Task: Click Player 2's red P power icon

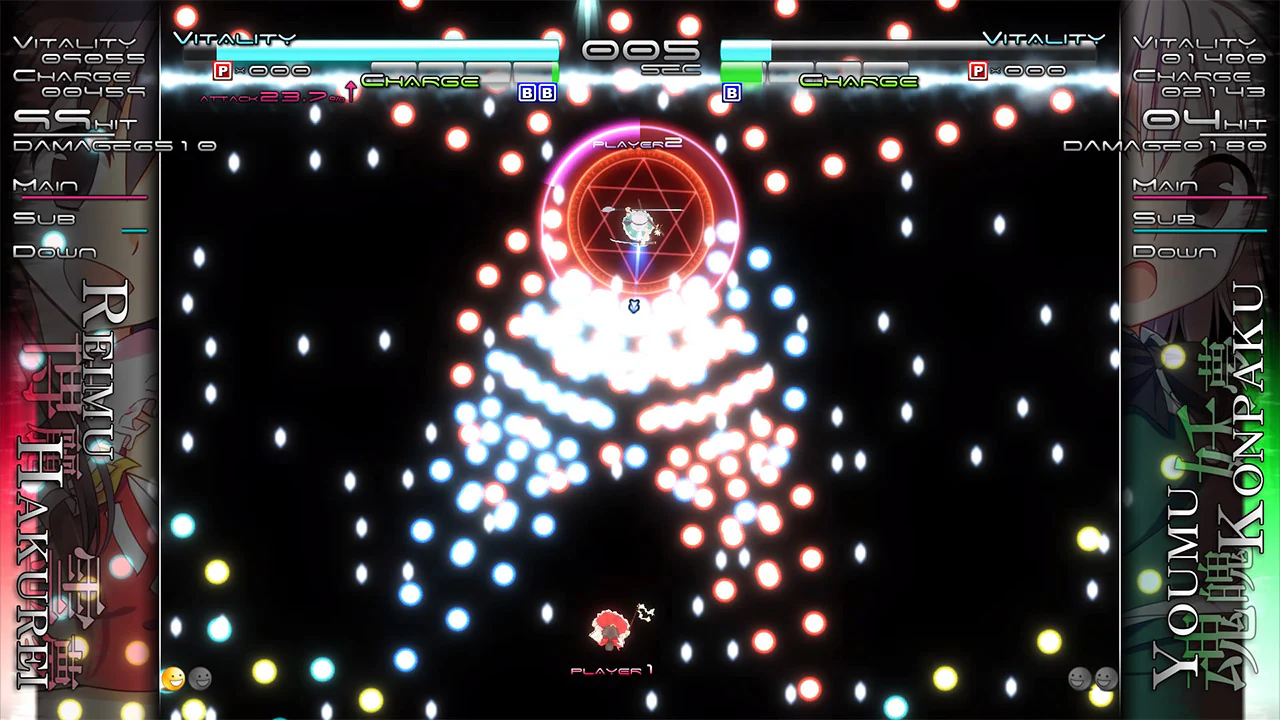Action: point(976,70)
